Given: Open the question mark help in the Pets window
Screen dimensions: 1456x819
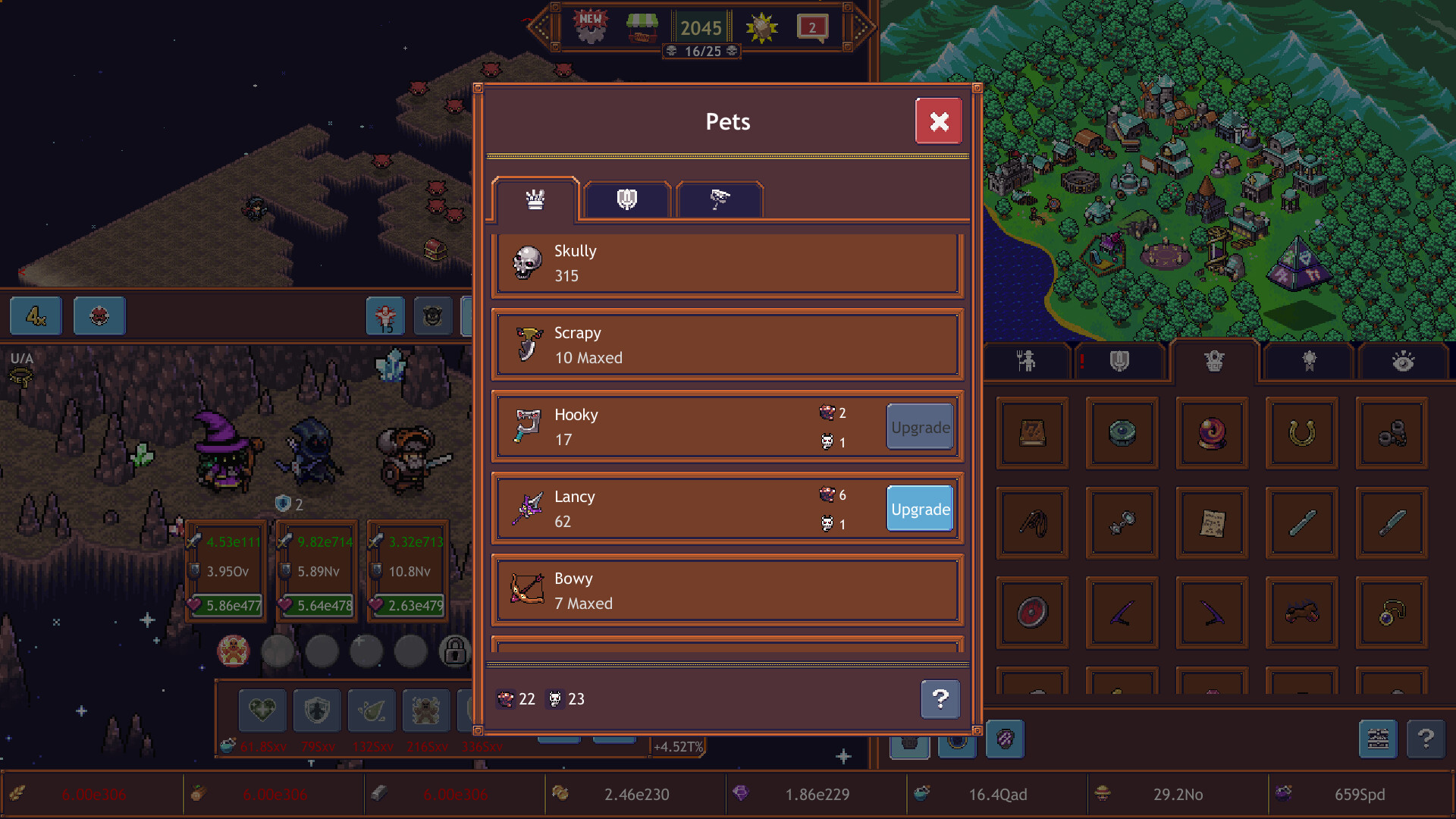Looking at the screenshot, I should point(940,699).
